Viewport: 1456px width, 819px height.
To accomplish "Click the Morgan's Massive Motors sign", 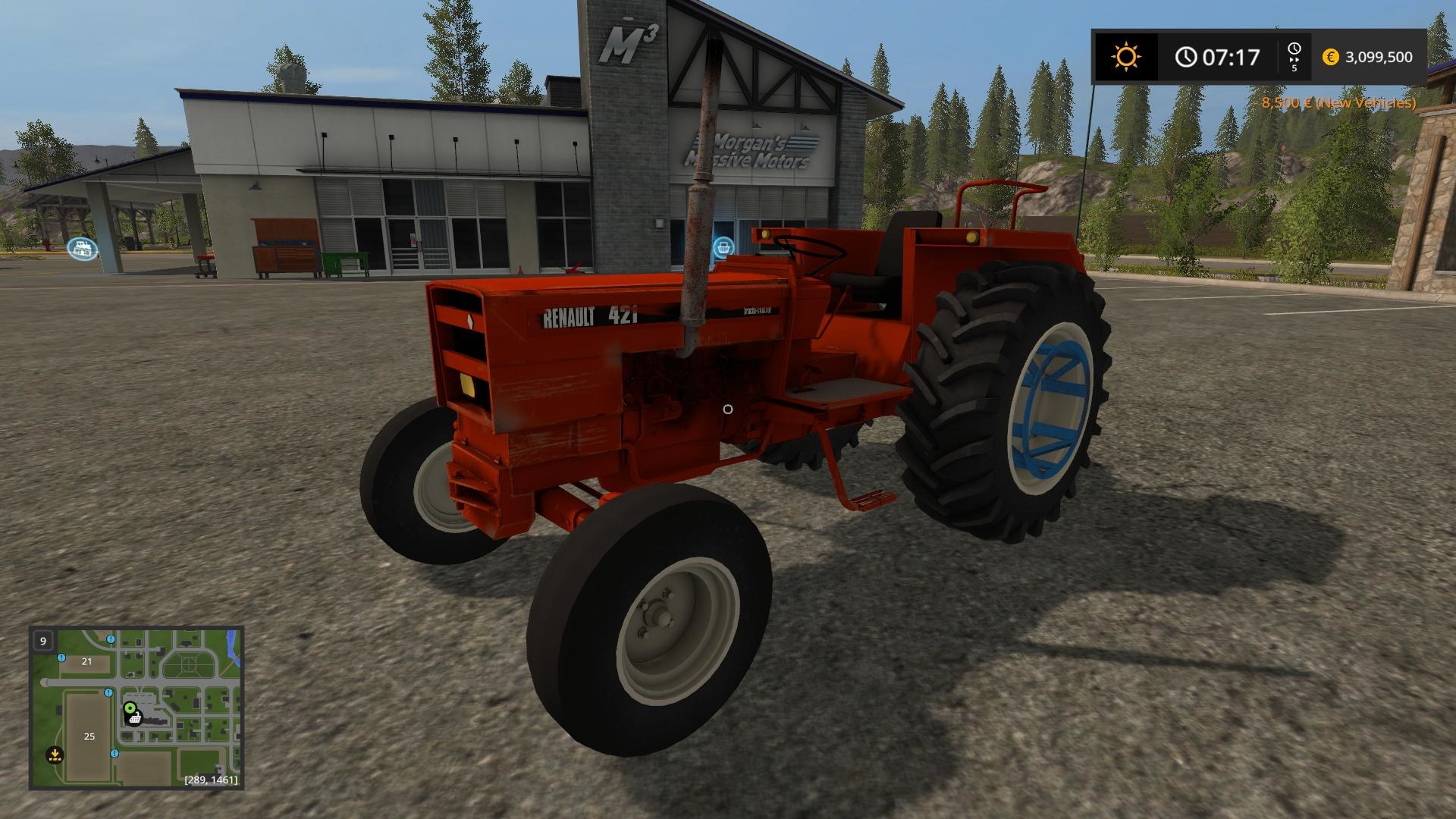I will [751, 150].
